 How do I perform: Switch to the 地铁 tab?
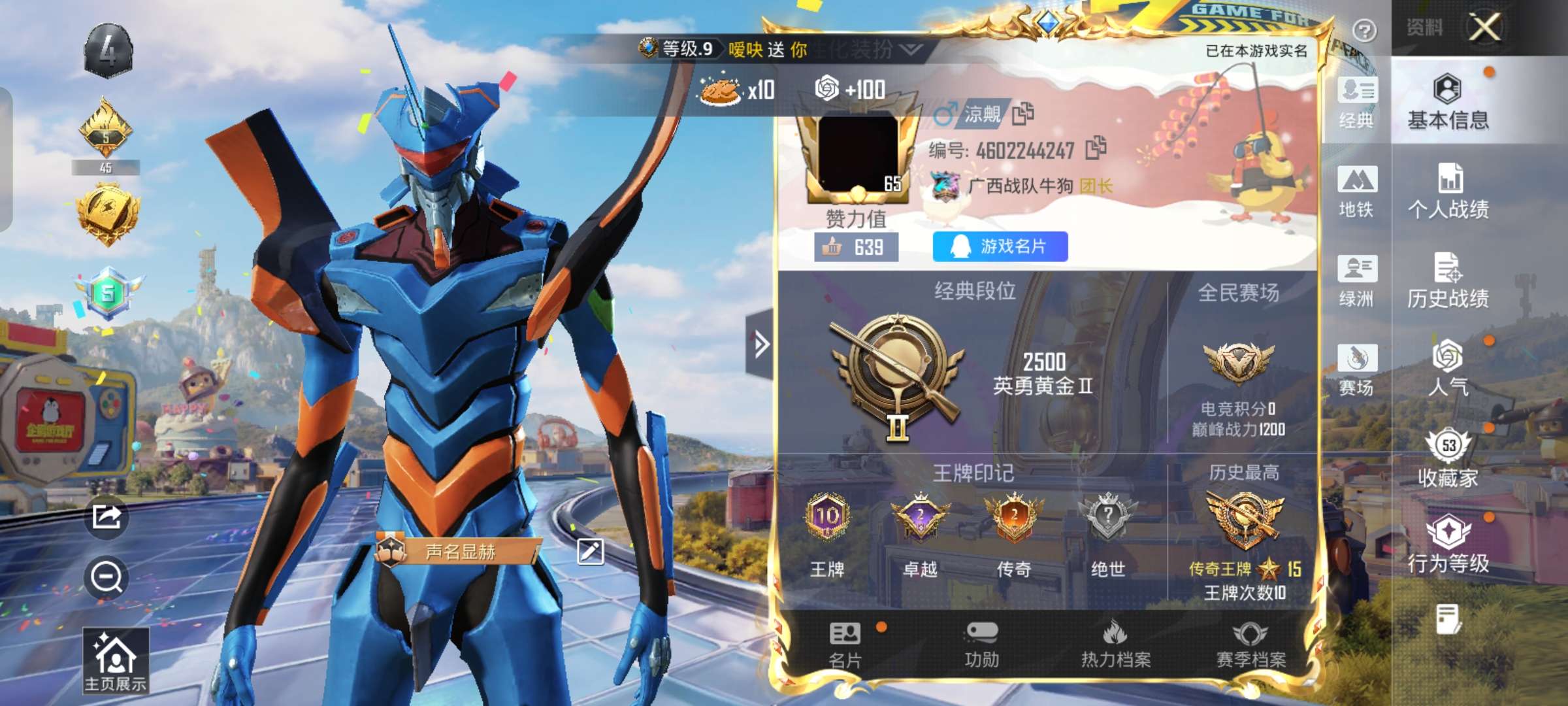[x=1358, y=193]
